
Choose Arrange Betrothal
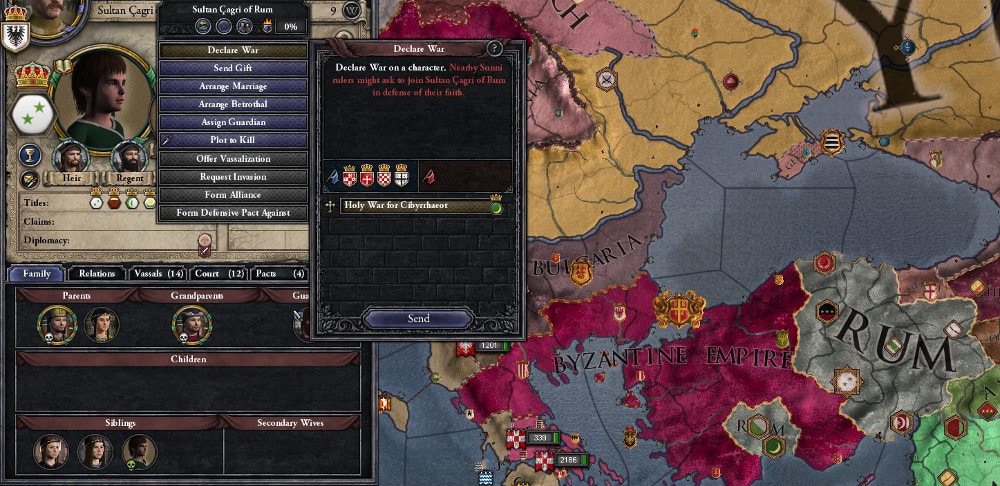pos(233,104)
